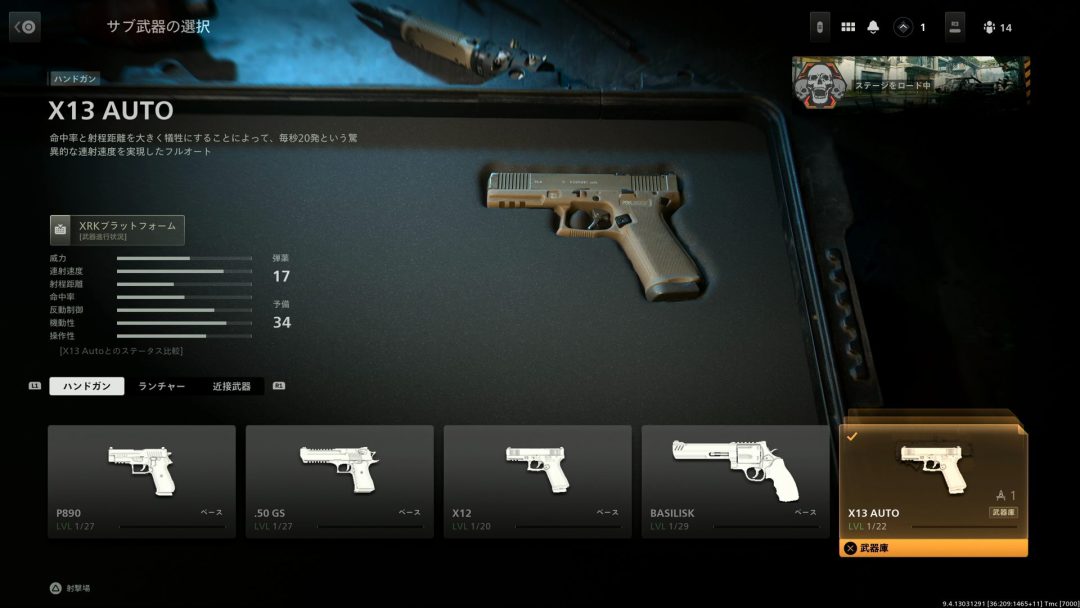The image size is (1080, 608).
Task: Open the 武器庫 button under X13 AUTO
Action: point(933,548)
